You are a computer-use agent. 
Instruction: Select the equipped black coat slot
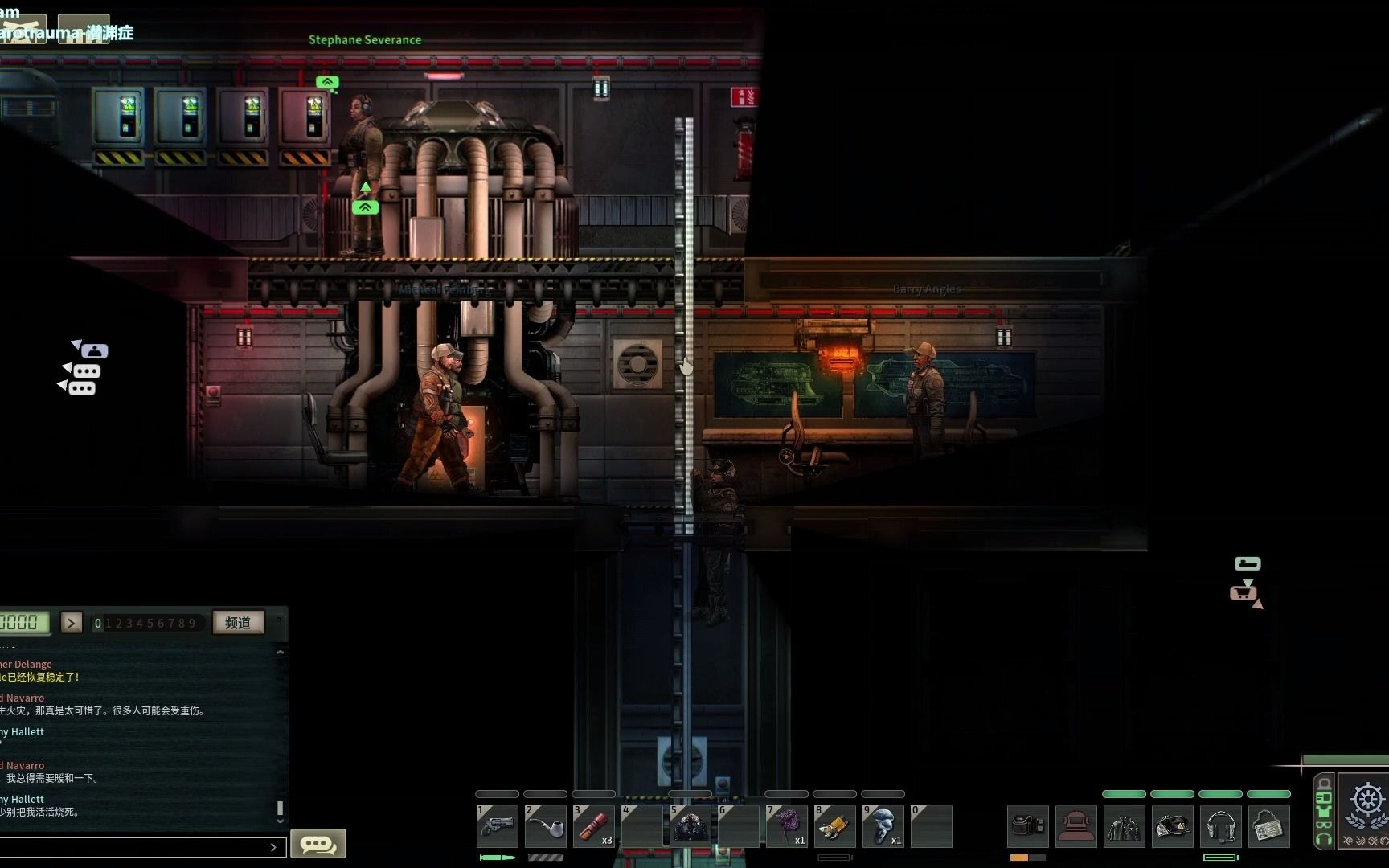pyautogui.click(x=1124, y=826)
